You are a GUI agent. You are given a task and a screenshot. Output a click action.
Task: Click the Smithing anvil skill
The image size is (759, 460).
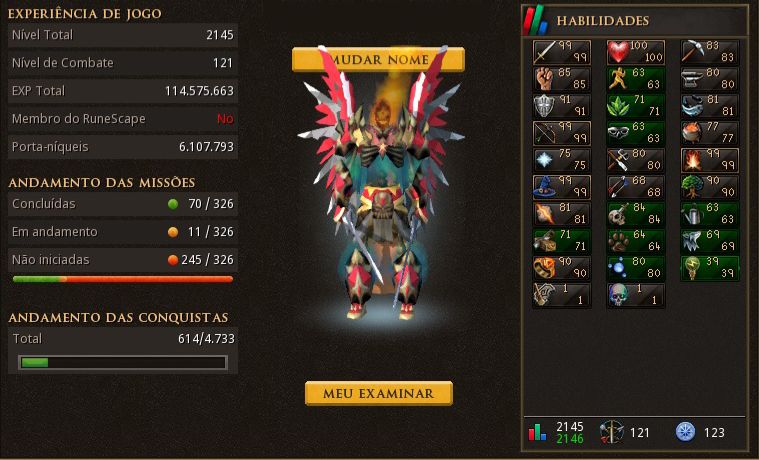point(709,80)
